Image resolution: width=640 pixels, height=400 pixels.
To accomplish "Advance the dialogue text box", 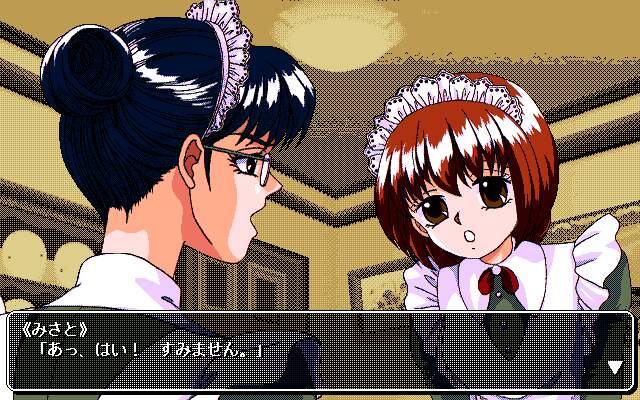I will 320,350.
